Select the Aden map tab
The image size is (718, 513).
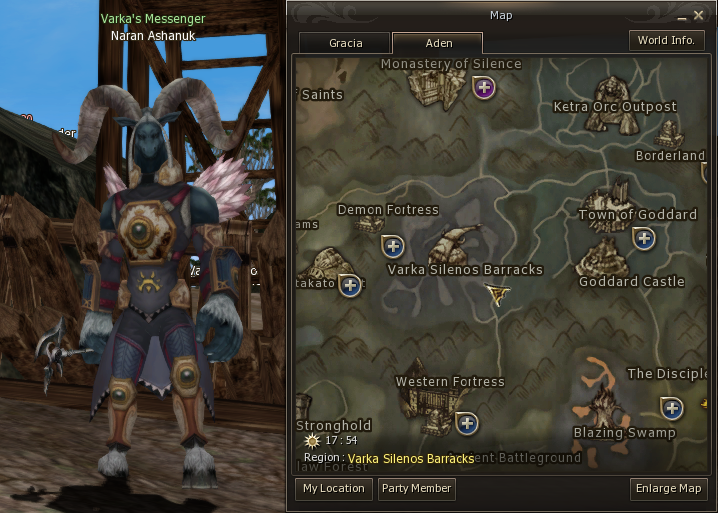click(437, 43)
